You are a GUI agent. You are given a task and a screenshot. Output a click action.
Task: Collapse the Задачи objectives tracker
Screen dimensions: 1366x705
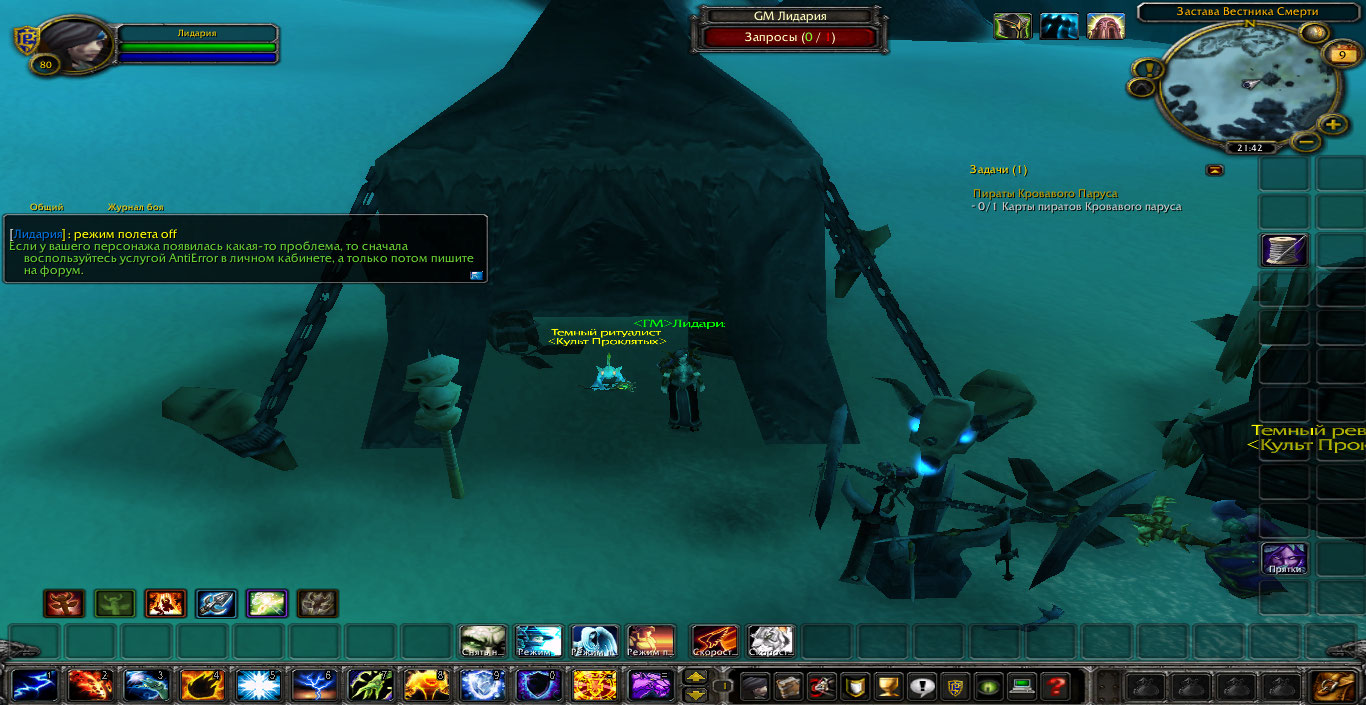click(1215, 170)
